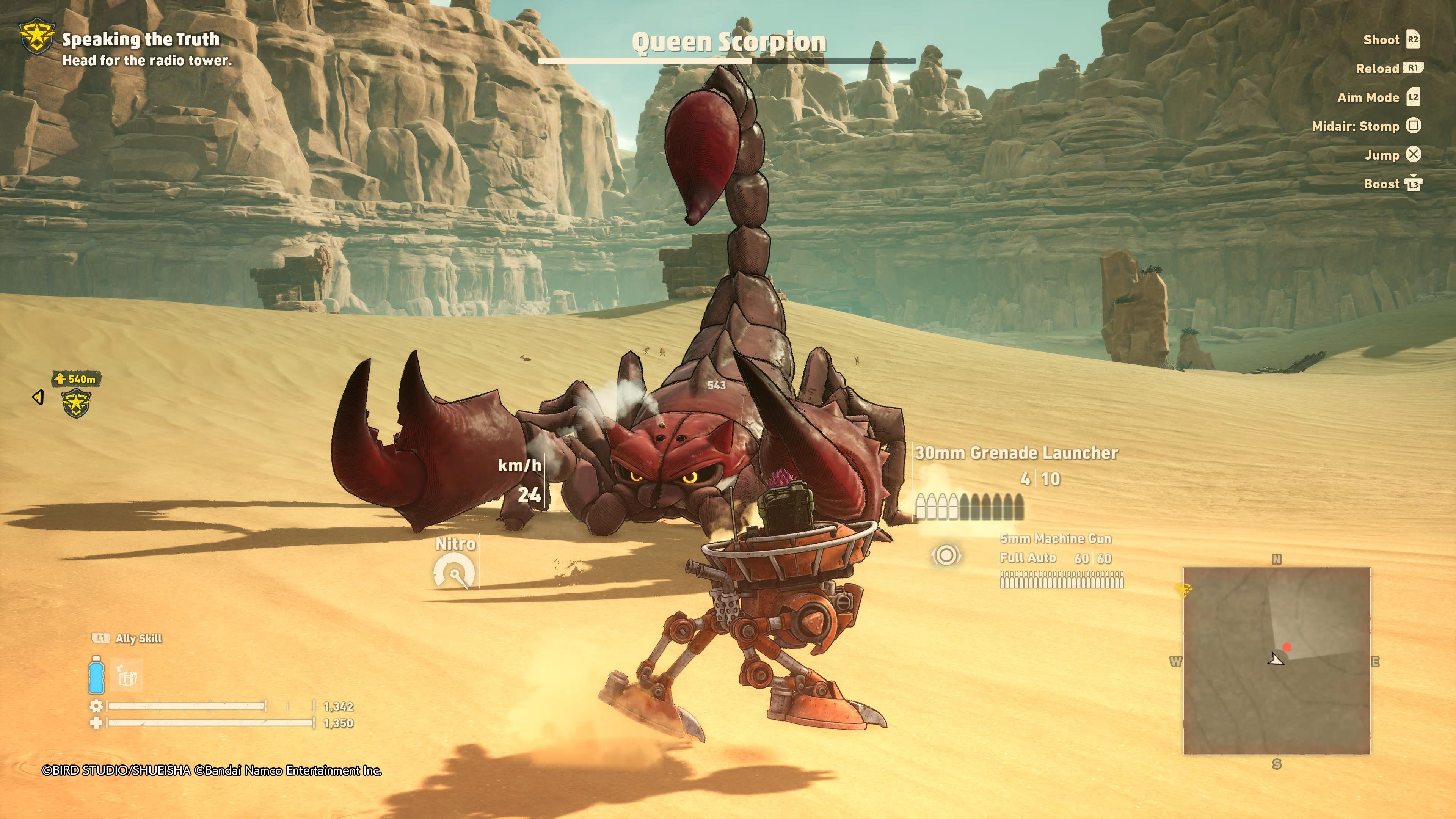
Task: Open the Speaking the Truth quest tracker
Action: click(x=140, y=39)
